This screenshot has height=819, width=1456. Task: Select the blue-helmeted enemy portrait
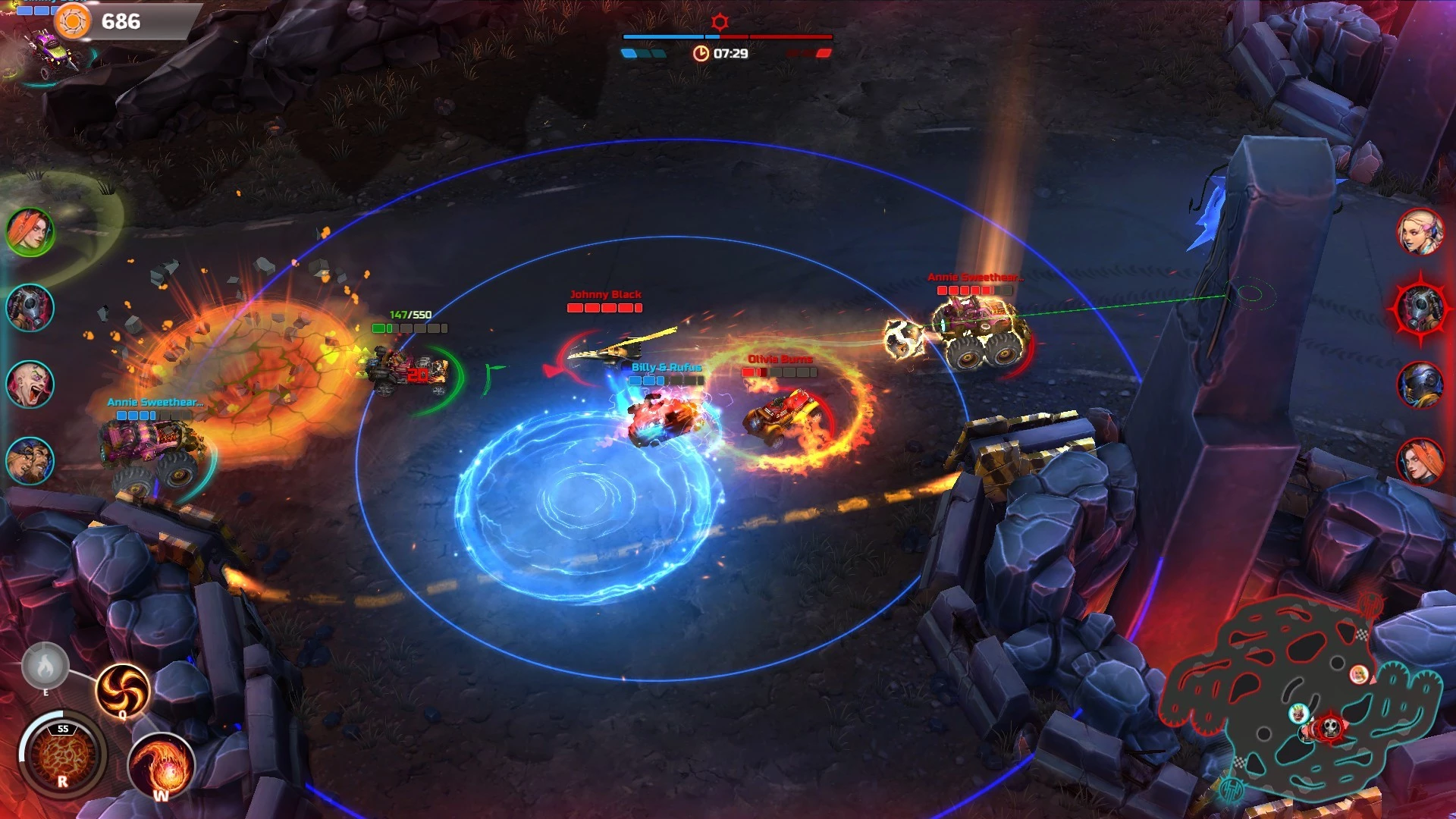1420,384
